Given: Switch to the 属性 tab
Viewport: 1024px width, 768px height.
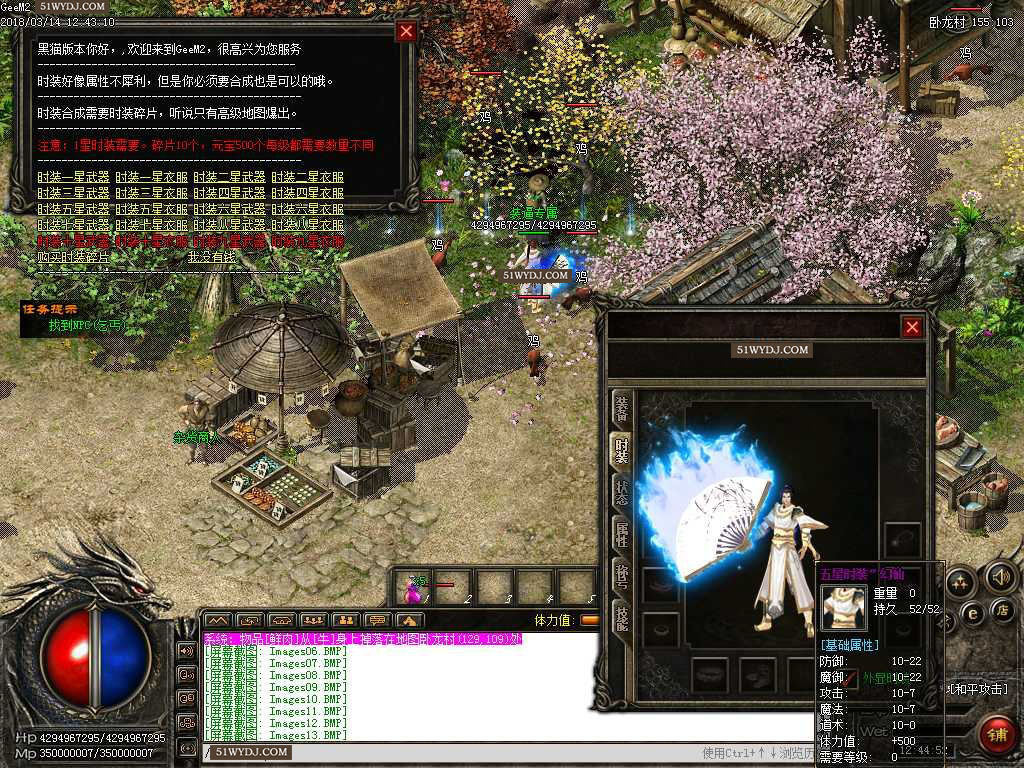Looking at the screenshot, I should [x=622, y=533].
